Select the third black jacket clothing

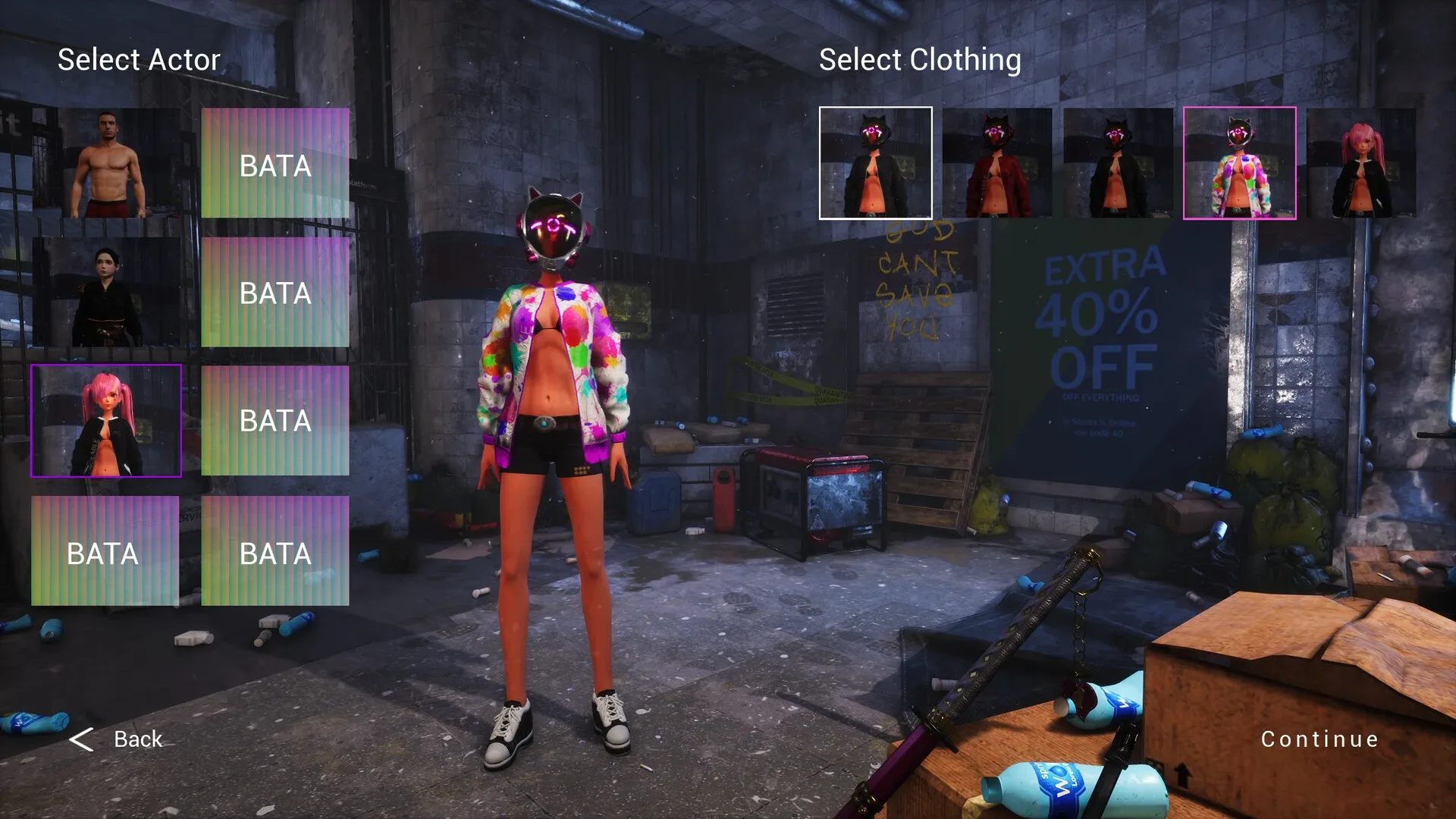coord(1119,163)
